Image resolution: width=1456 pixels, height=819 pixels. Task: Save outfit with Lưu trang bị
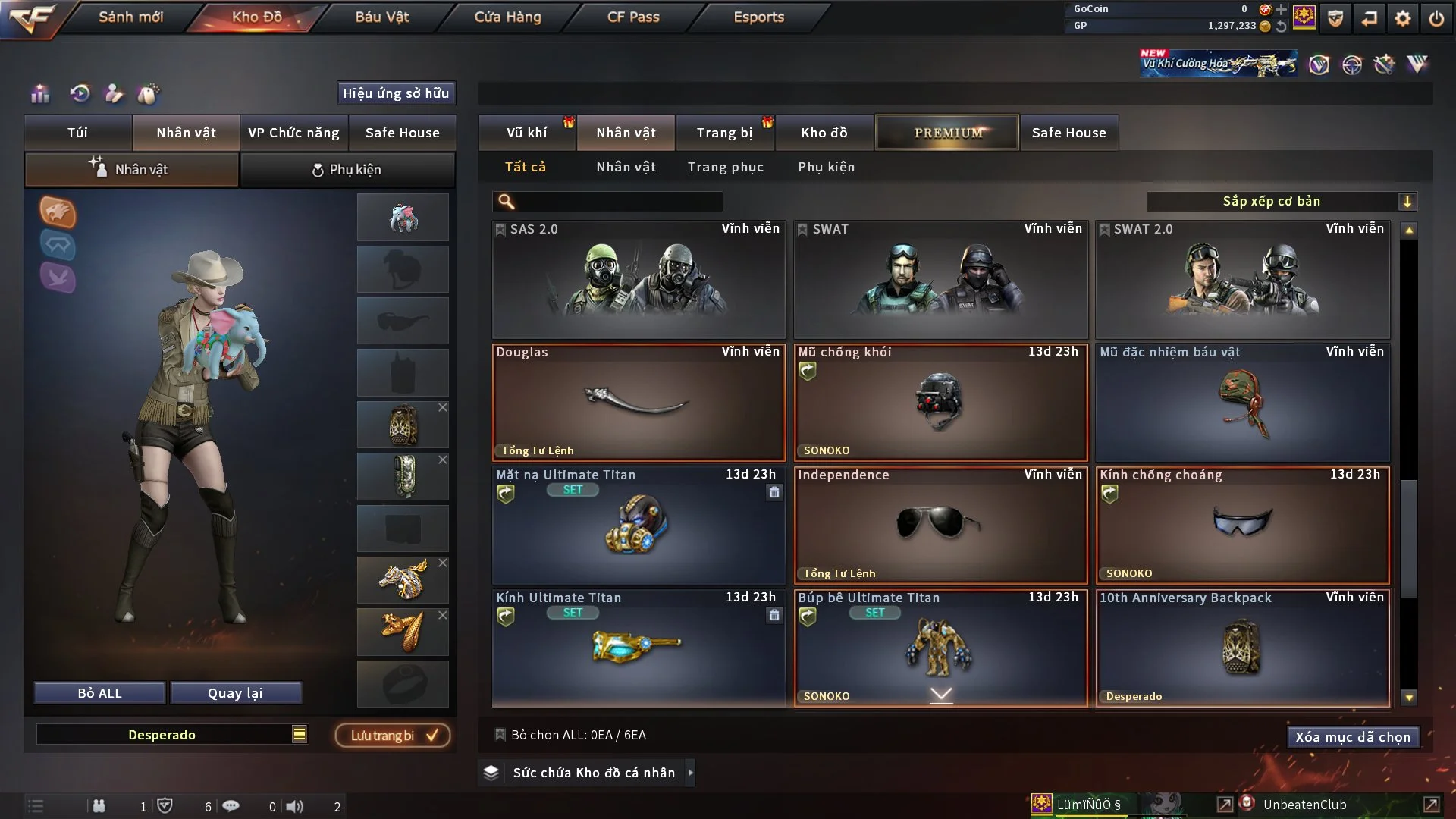393,735
